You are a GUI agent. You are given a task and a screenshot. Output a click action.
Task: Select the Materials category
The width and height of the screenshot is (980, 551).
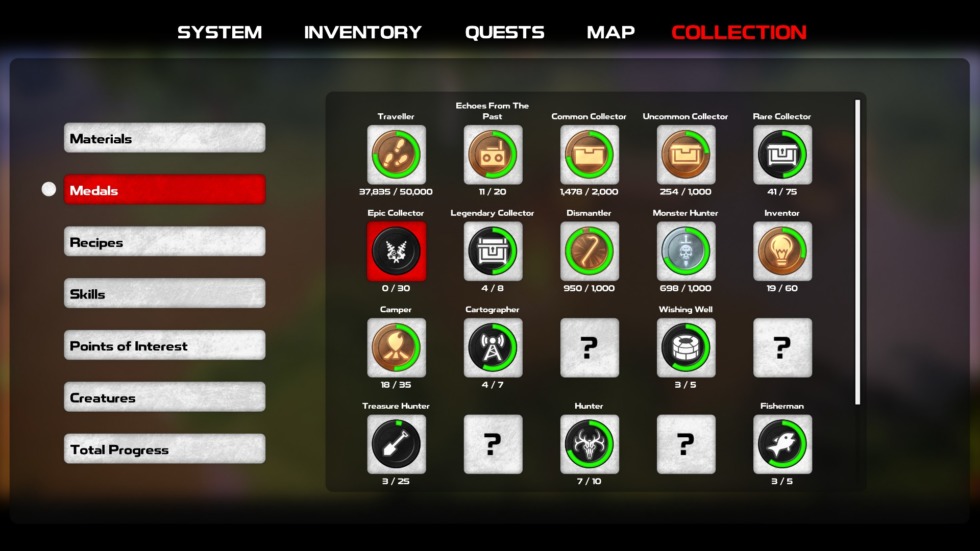click(x=164, y=138)
